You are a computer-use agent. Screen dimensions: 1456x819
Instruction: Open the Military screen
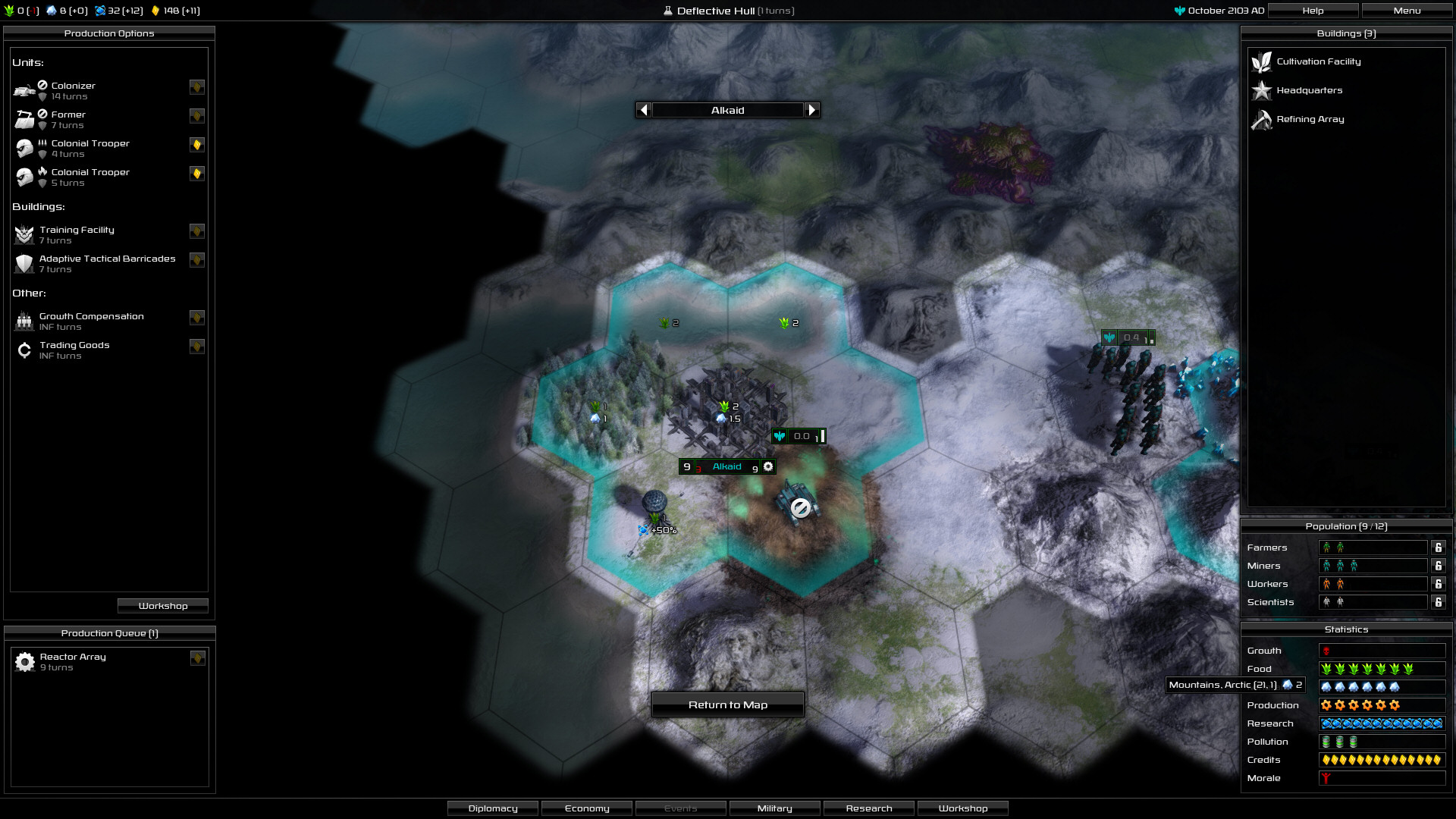(774, 808)
